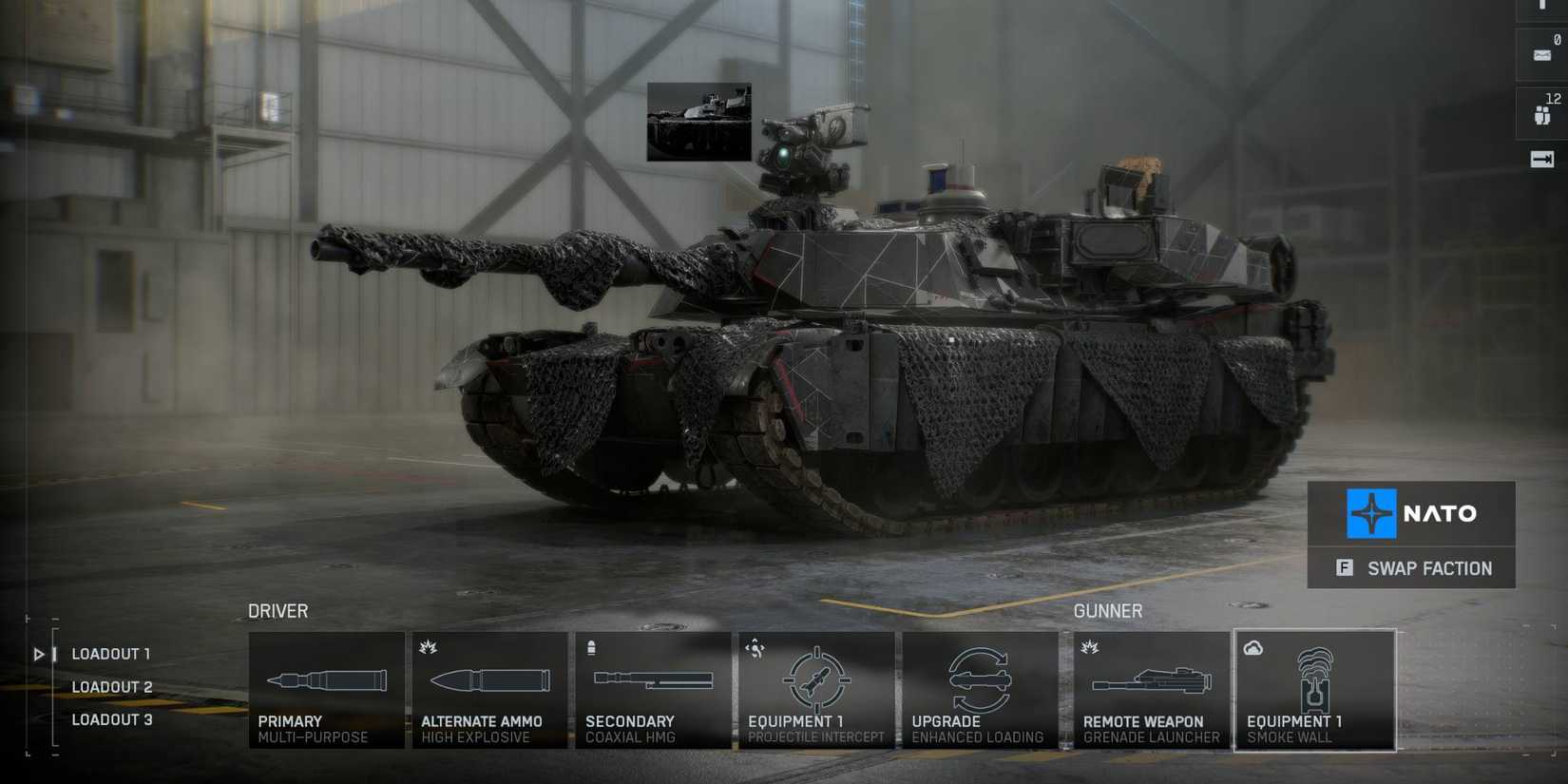Switch to Loadout 2

pyautogui.click(x=112, y=686)
